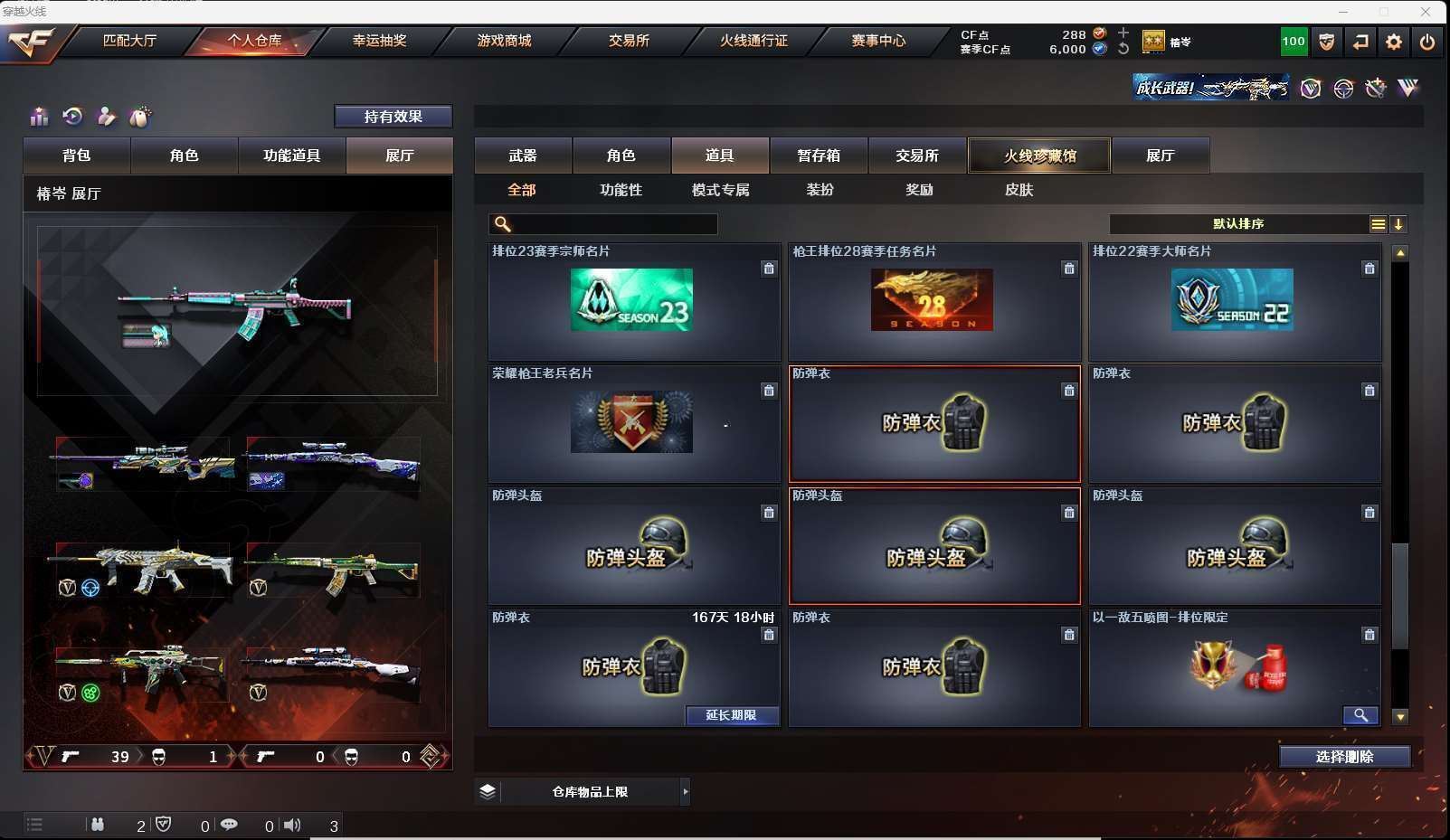Image resolution: width=1450 pixels, height=840 pixels.
Task: Open the 暂存箱 storage tab
Action: (819, 156)
